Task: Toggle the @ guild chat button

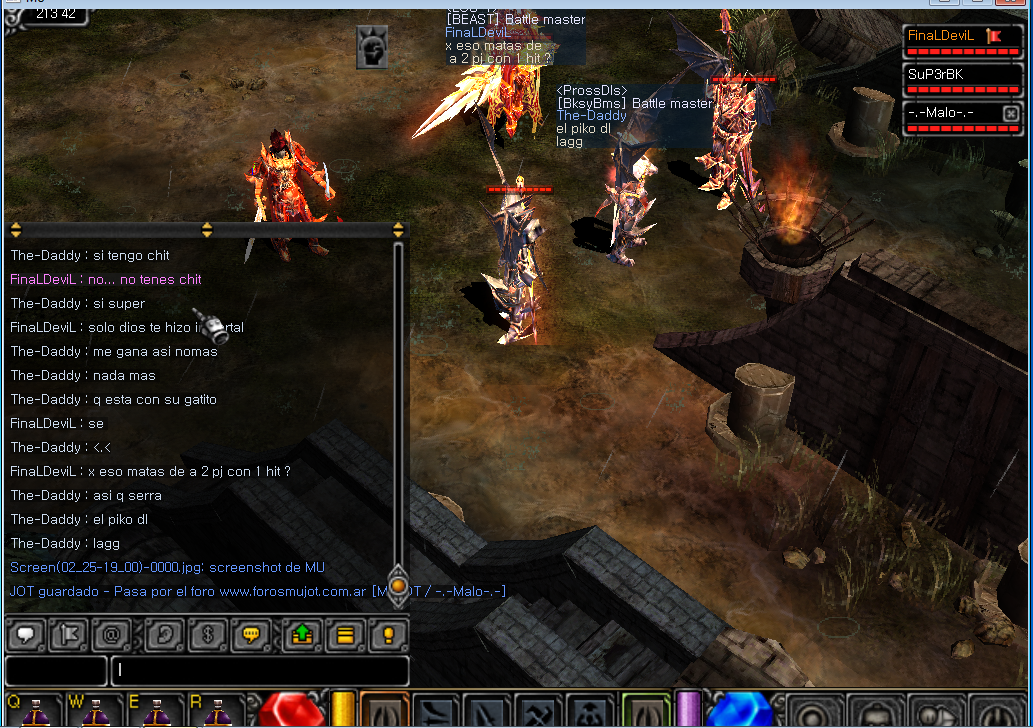Action: (x=111, y=634)
